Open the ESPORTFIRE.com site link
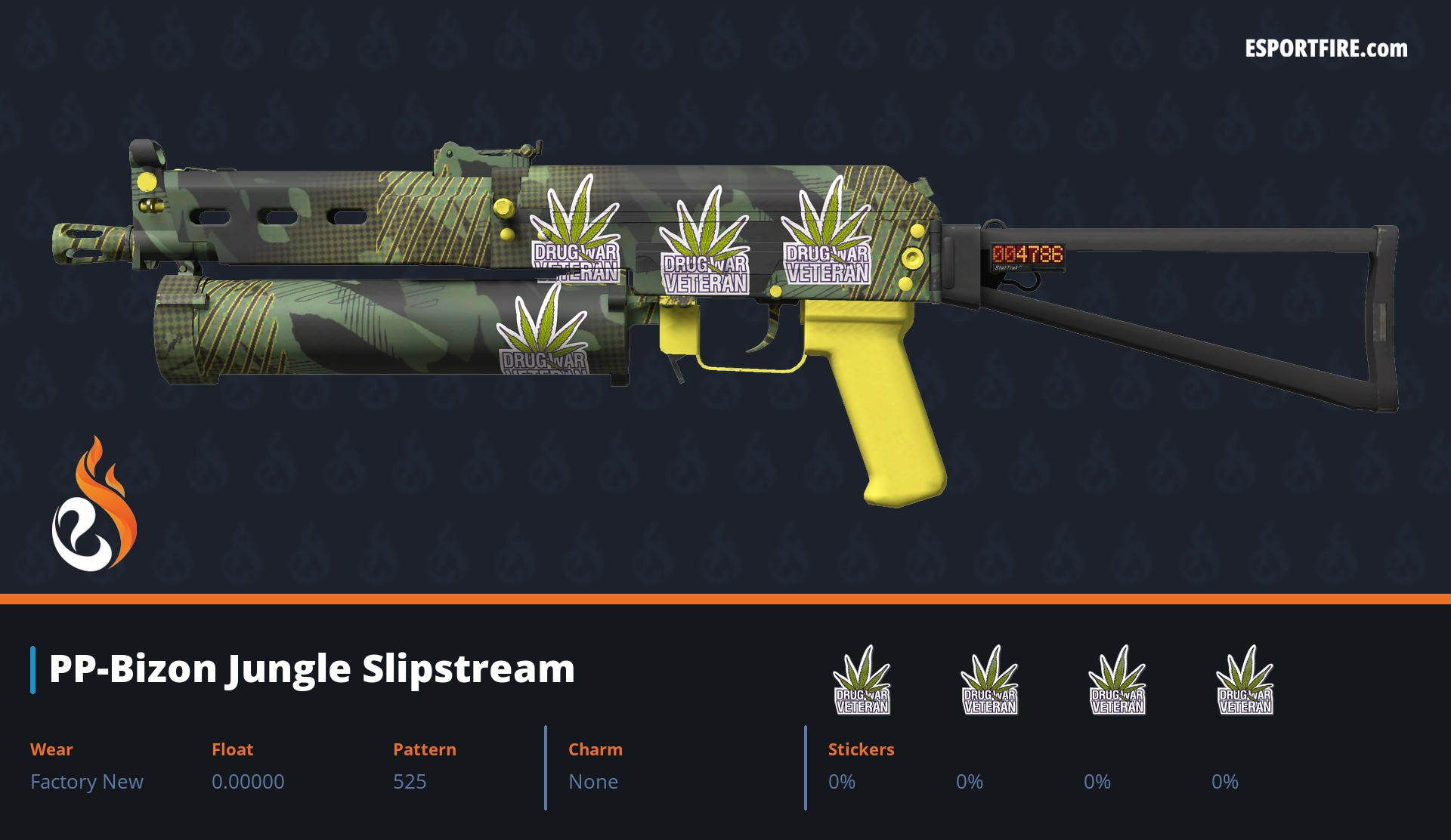The image size is (1451, 840). [1326, 49]
